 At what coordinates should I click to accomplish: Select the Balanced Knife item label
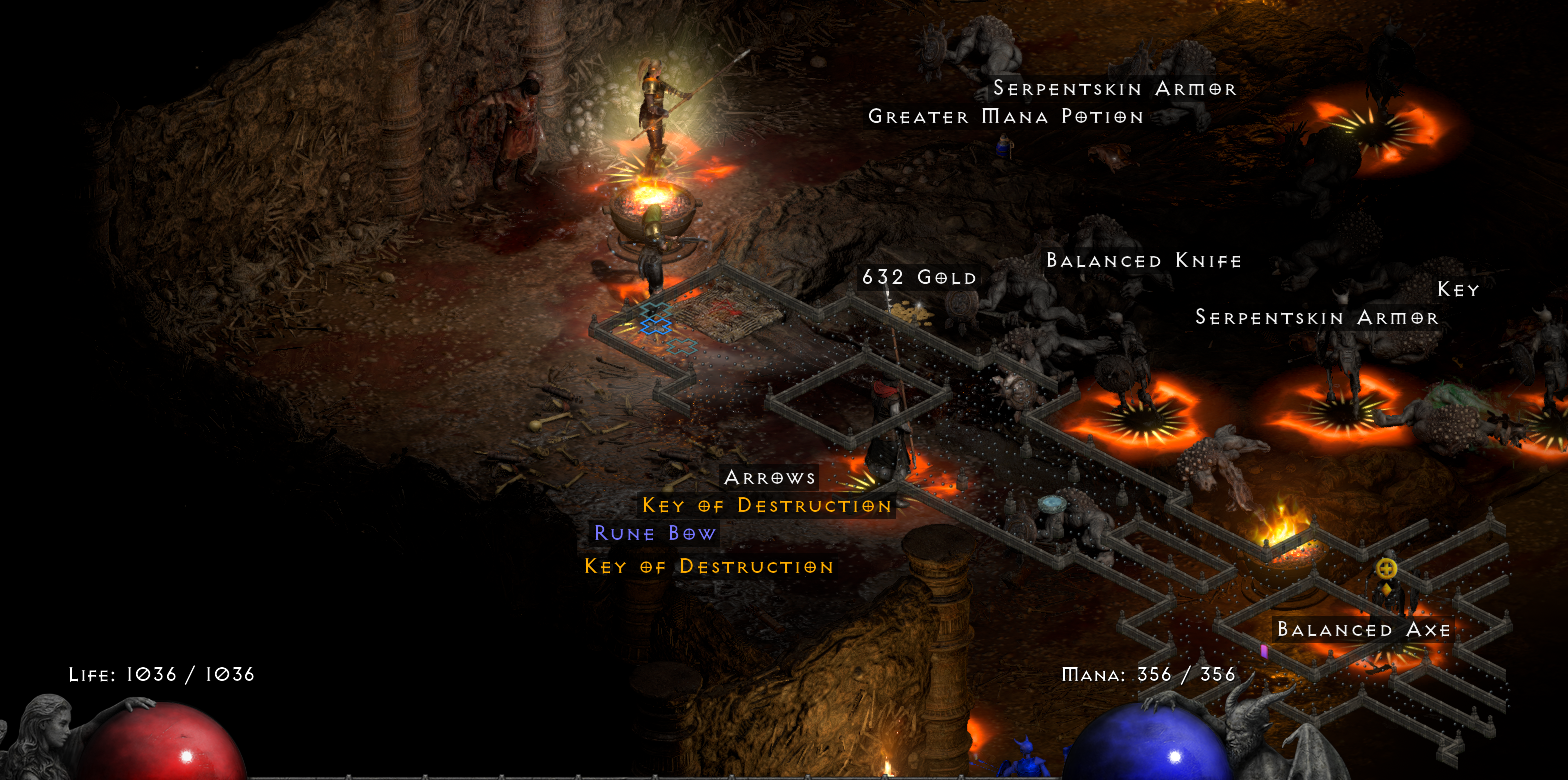pyautogui.click(x=1143, y=261)
